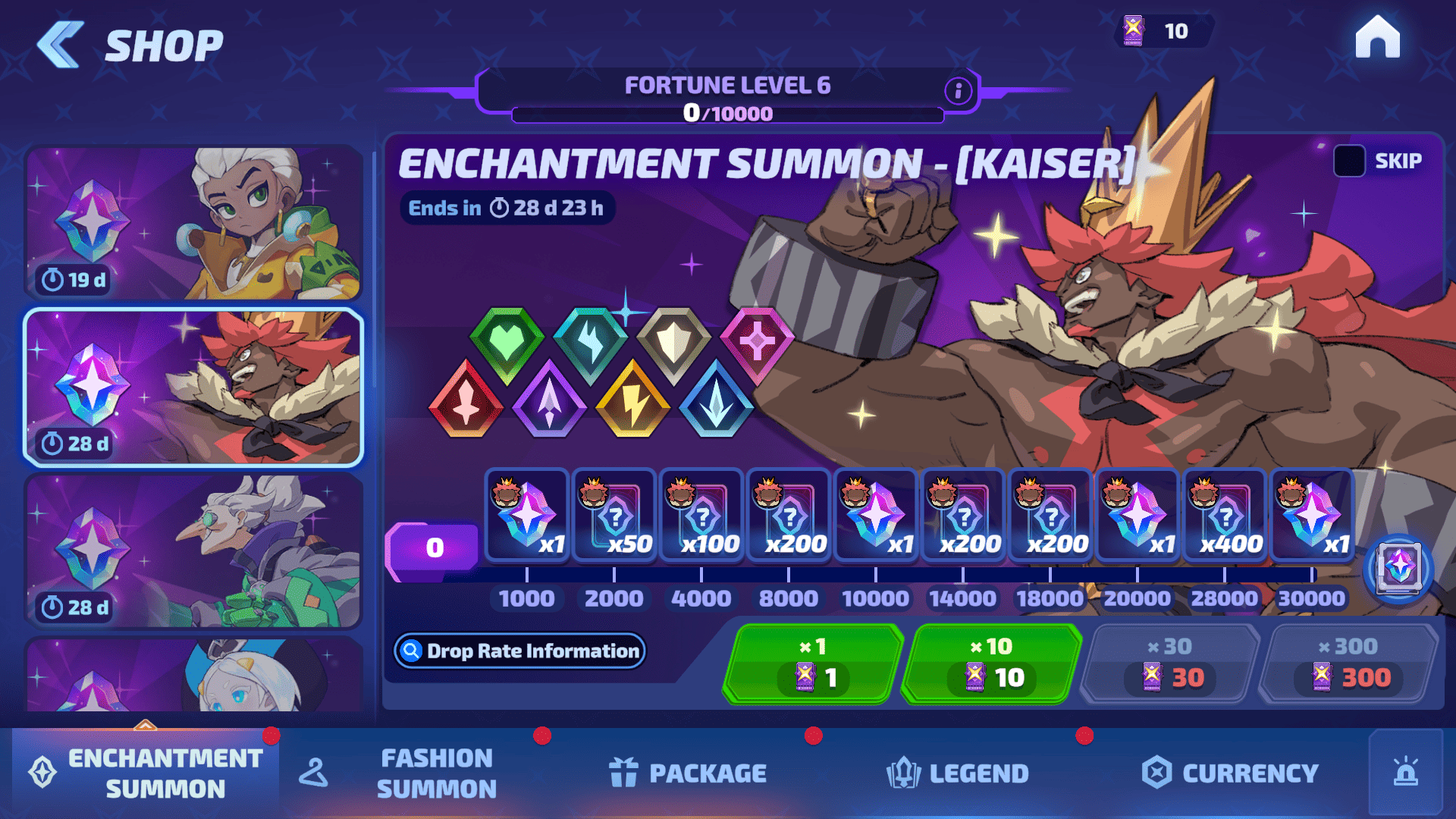Open the Currency tab
1456x819 pixels.
pyautogui.click(x=1230, y=773)
